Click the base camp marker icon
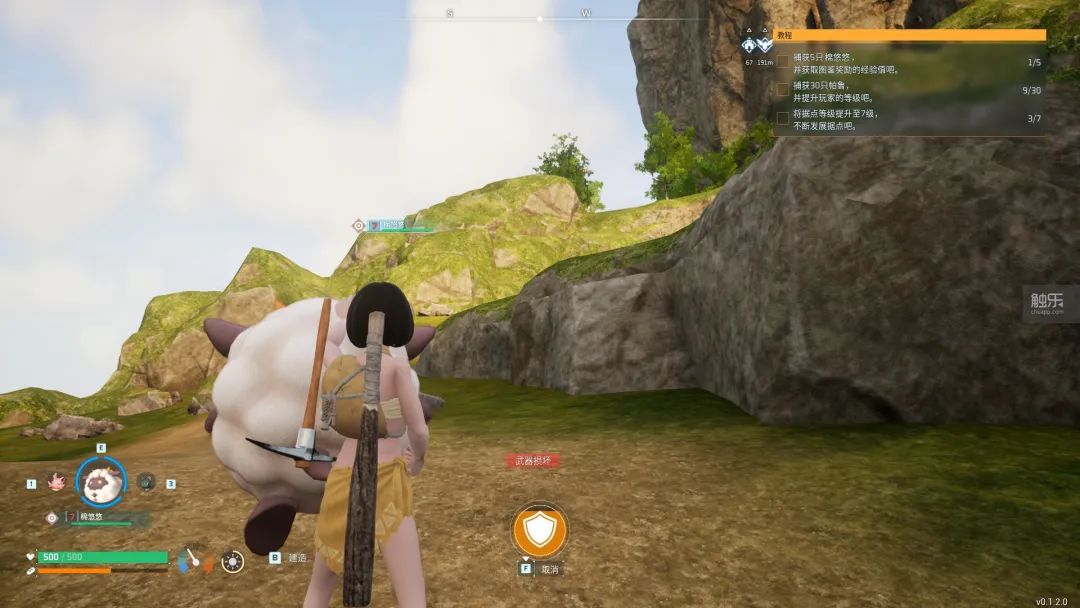The height and width of the screenshot is (608, 1080). 749,45
